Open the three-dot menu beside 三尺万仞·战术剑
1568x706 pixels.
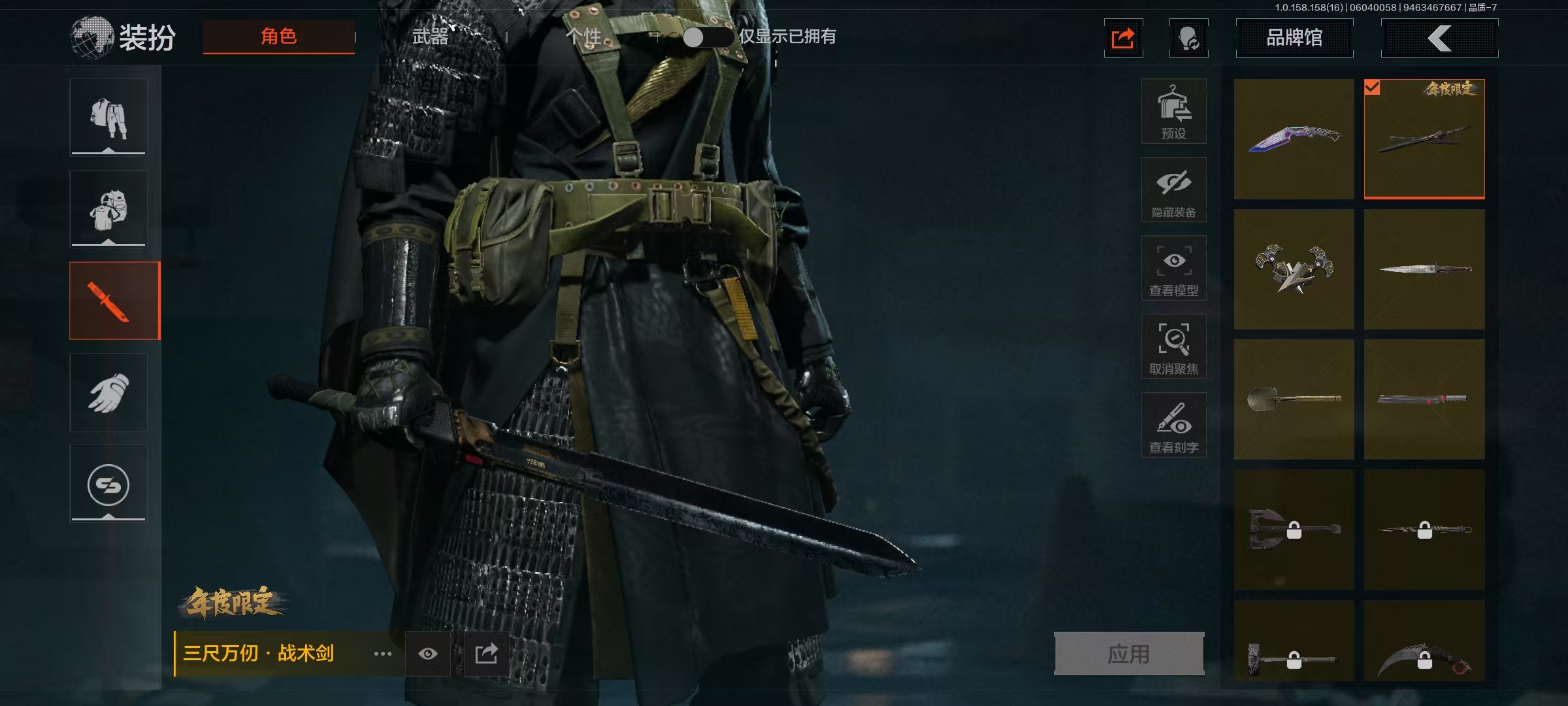pos(383,654)
